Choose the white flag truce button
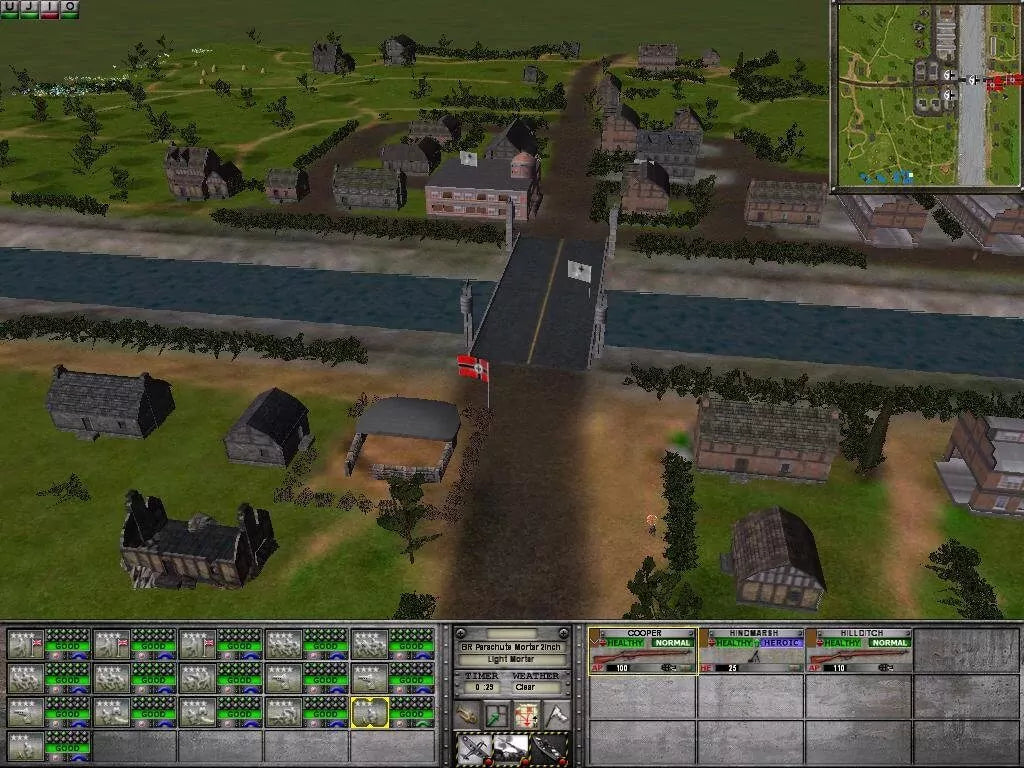 [555, 714]
